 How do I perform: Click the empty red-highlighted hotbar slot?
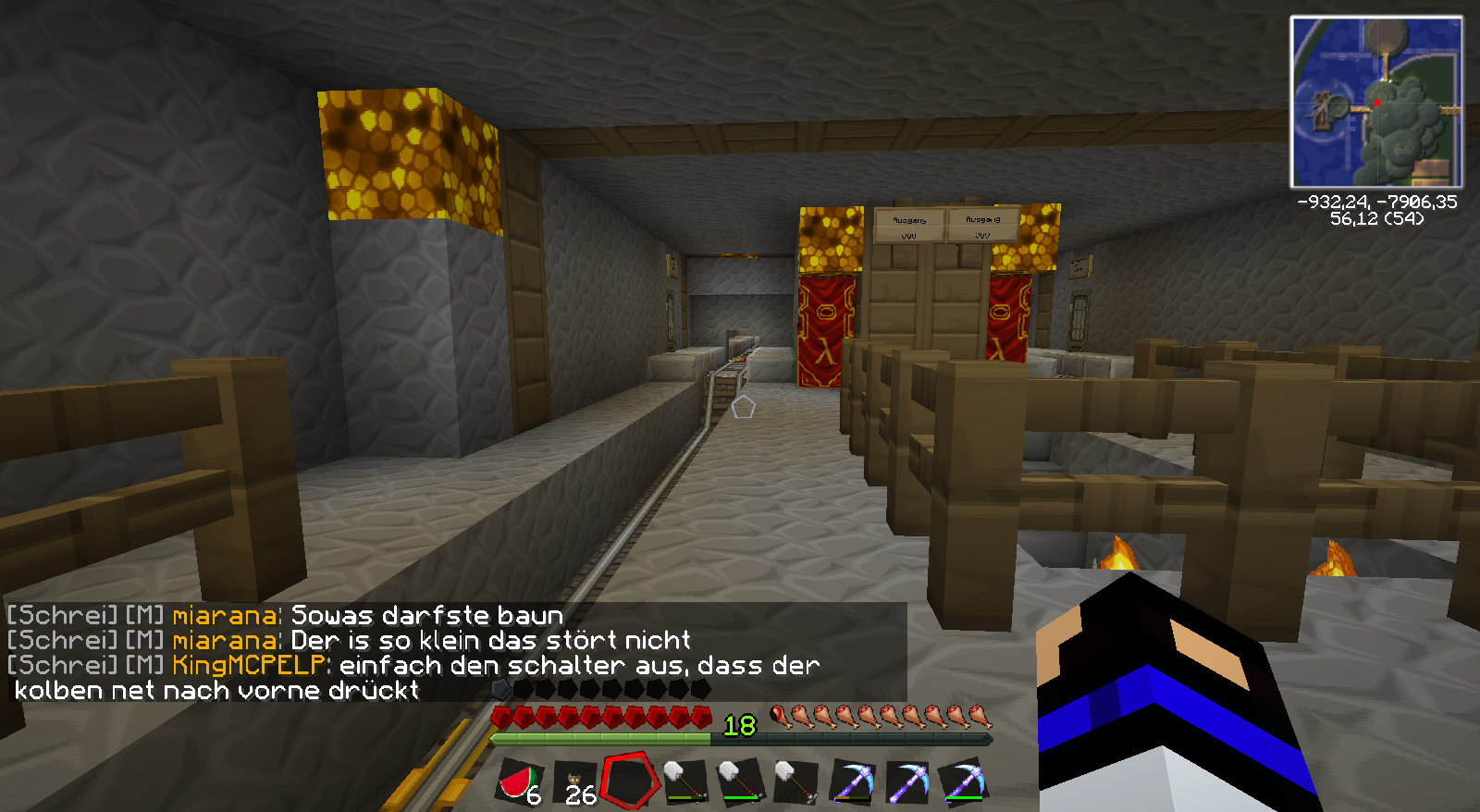[631, 780]
